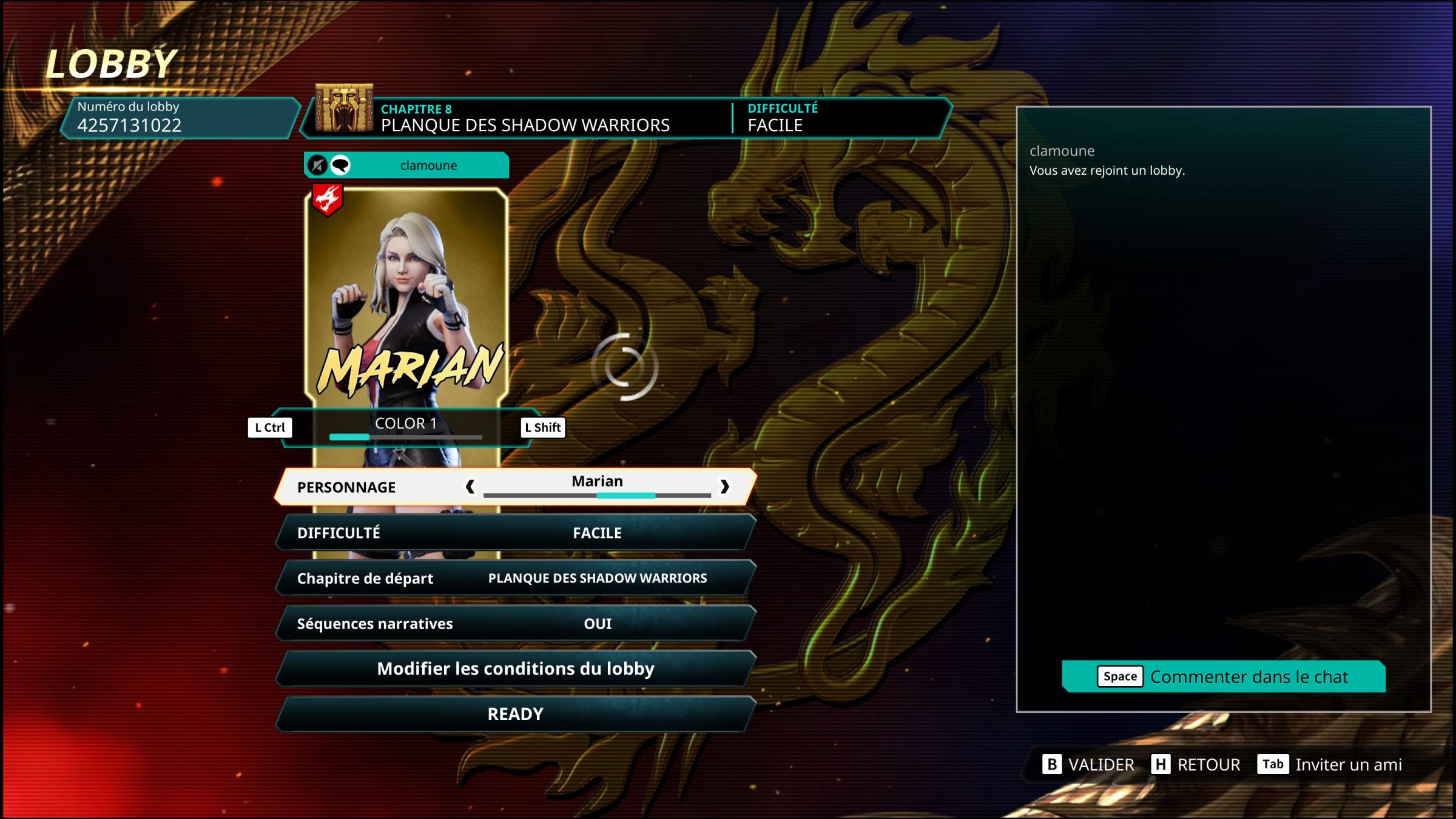The width and height of the screenshot is (1456, 819).
Task: Open the DIFFICULTÉ option row
Action: coord(516,533)
